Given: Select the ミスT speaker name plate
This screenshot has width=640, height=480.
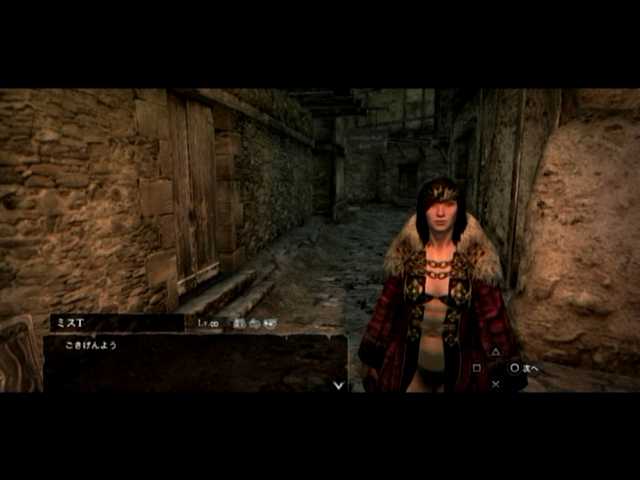Looking at the screenshot, I should click(117, 323).
